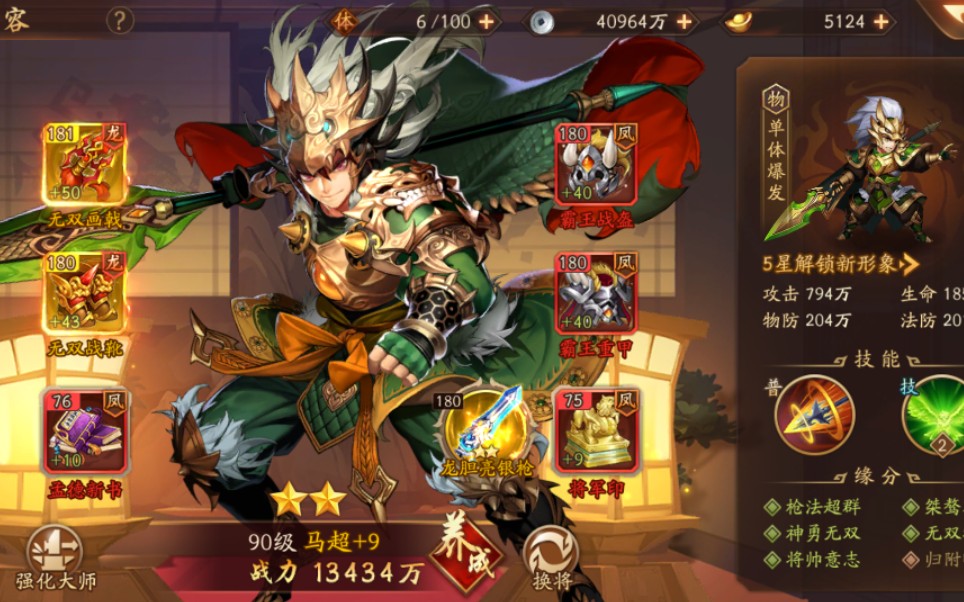Open the question mark help button
The width and height of the screenshot is (964, 602).
click(x=120, y=20)
